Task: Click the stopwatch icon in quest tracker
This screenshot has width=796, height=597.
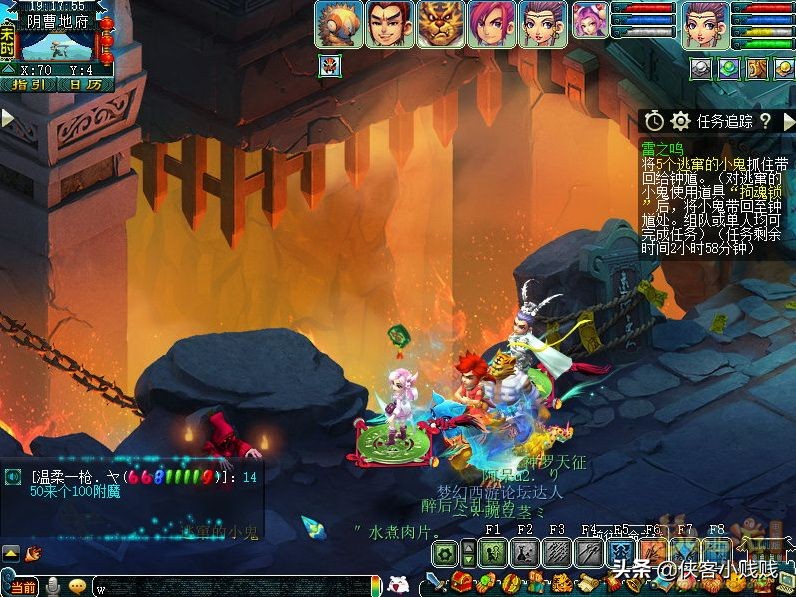Action: tap(654, 121)
